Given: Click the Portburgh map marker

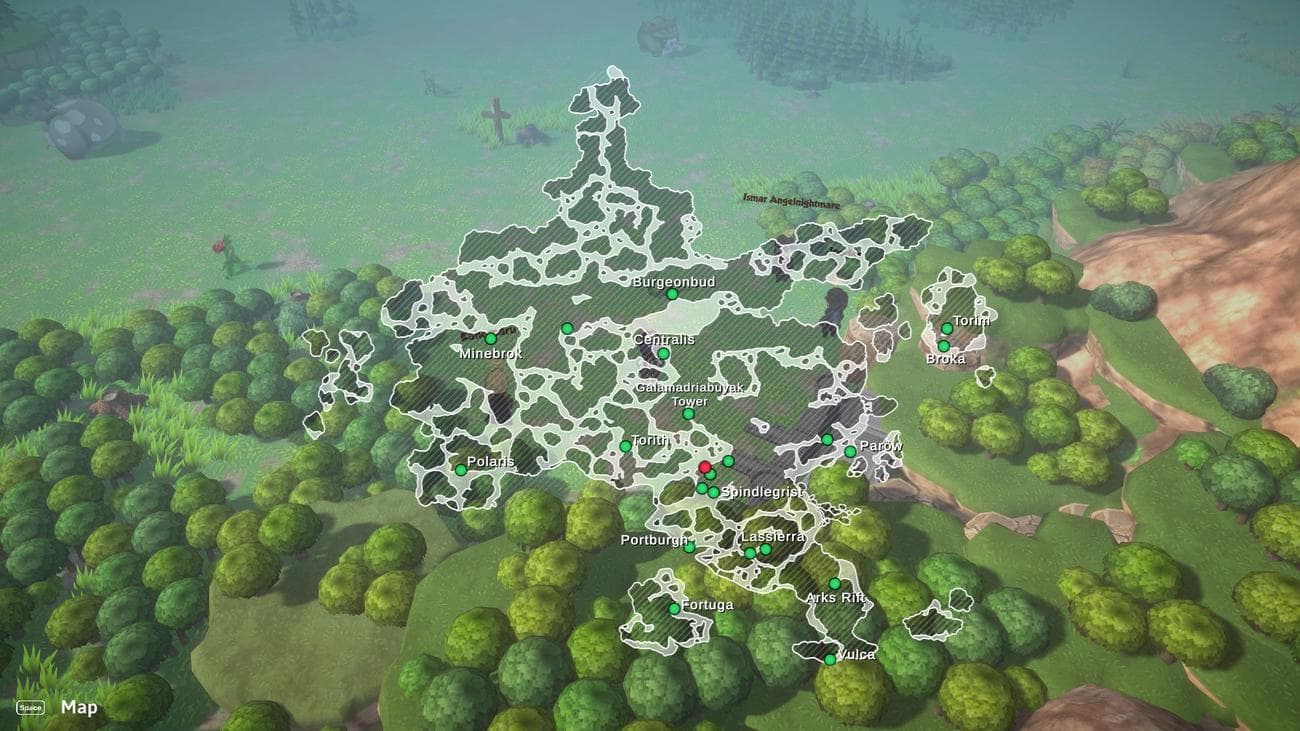Looking at the screenshot, I should 689,547.
